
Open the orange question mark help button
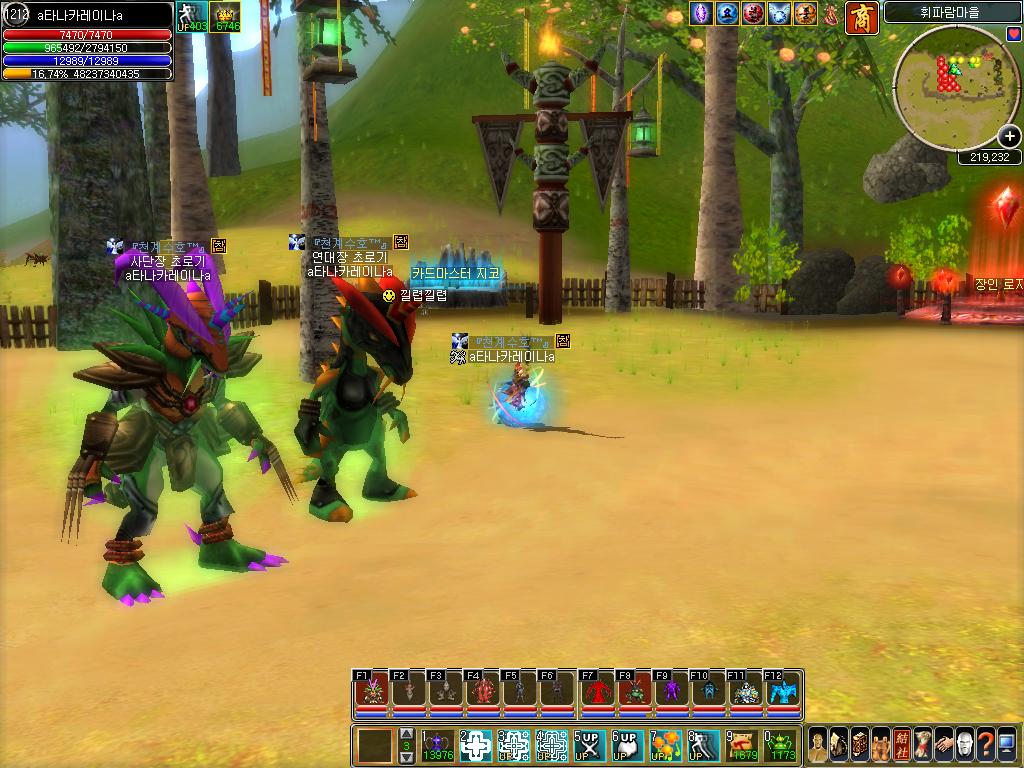click(x=985, y=745)
